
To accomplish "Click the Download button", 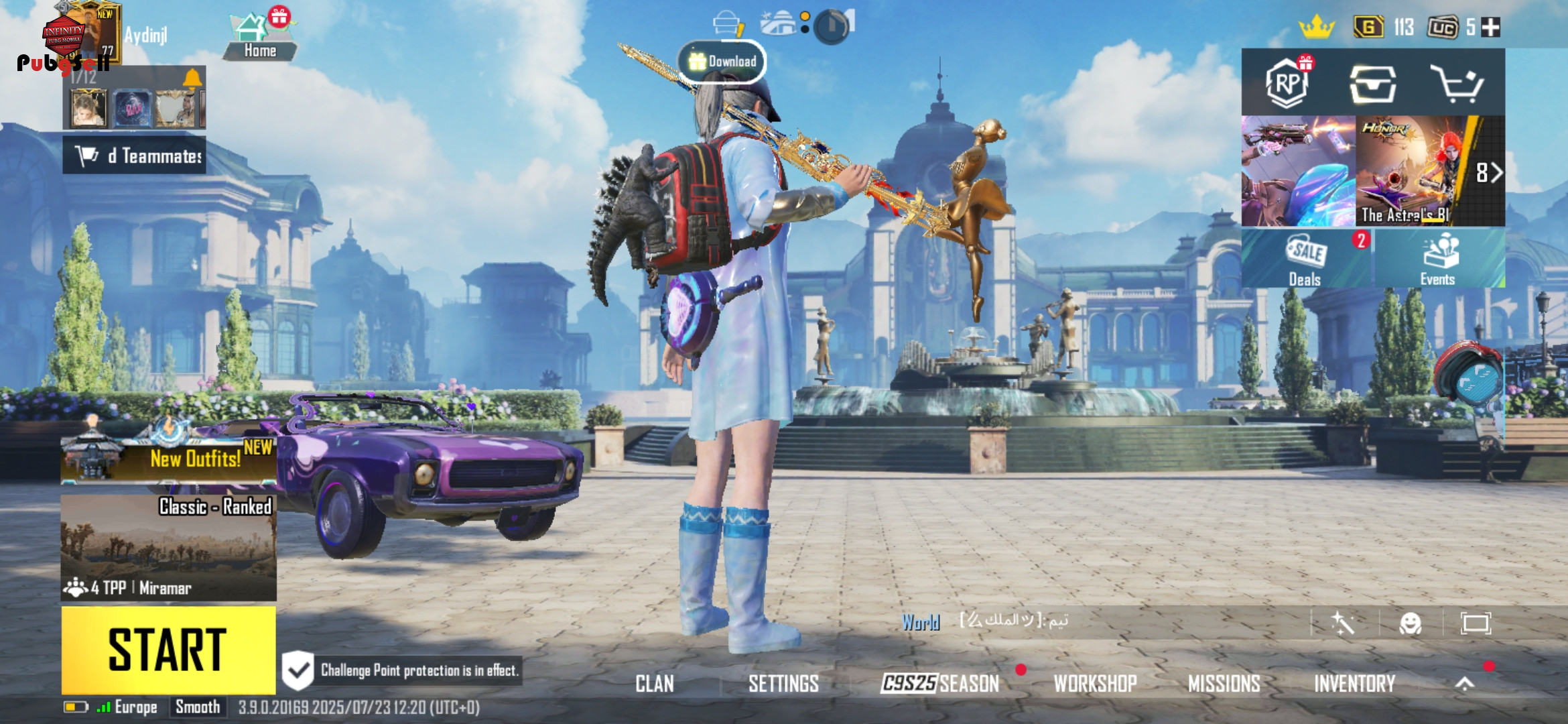I will (722, 62).
